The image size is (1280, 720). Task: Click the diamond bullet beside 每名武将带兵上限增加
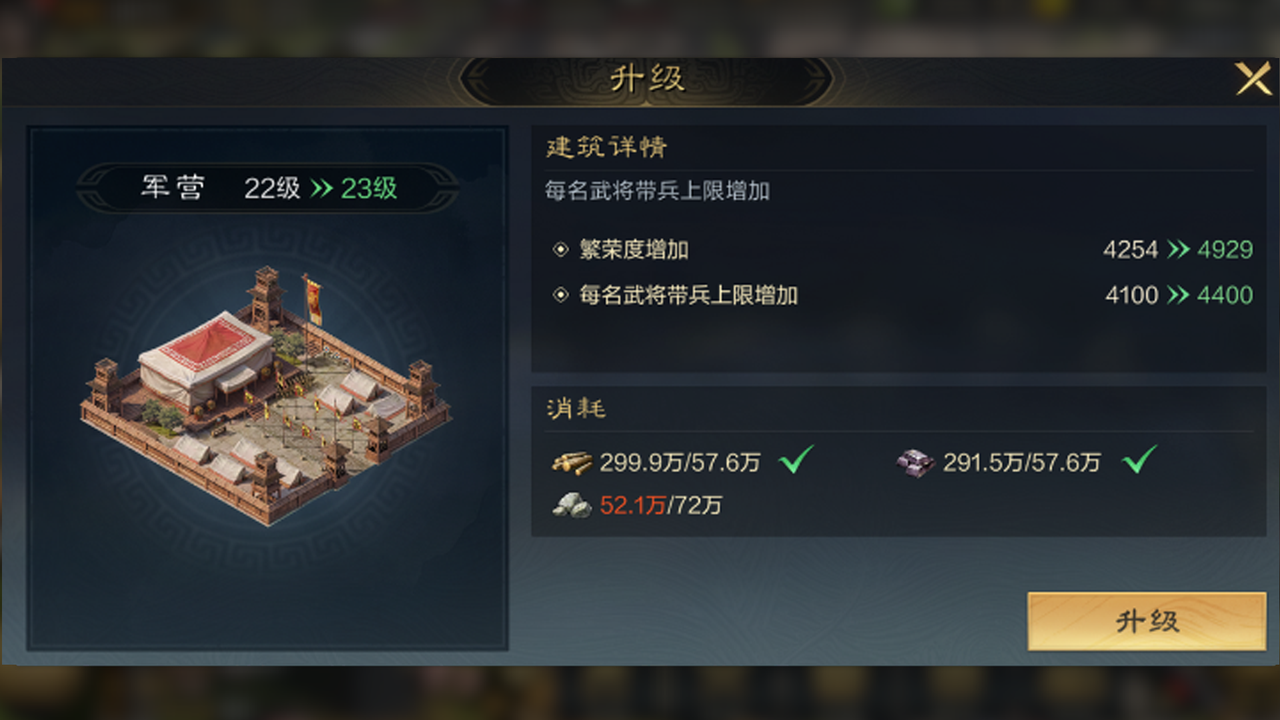[x=561, y=295]
